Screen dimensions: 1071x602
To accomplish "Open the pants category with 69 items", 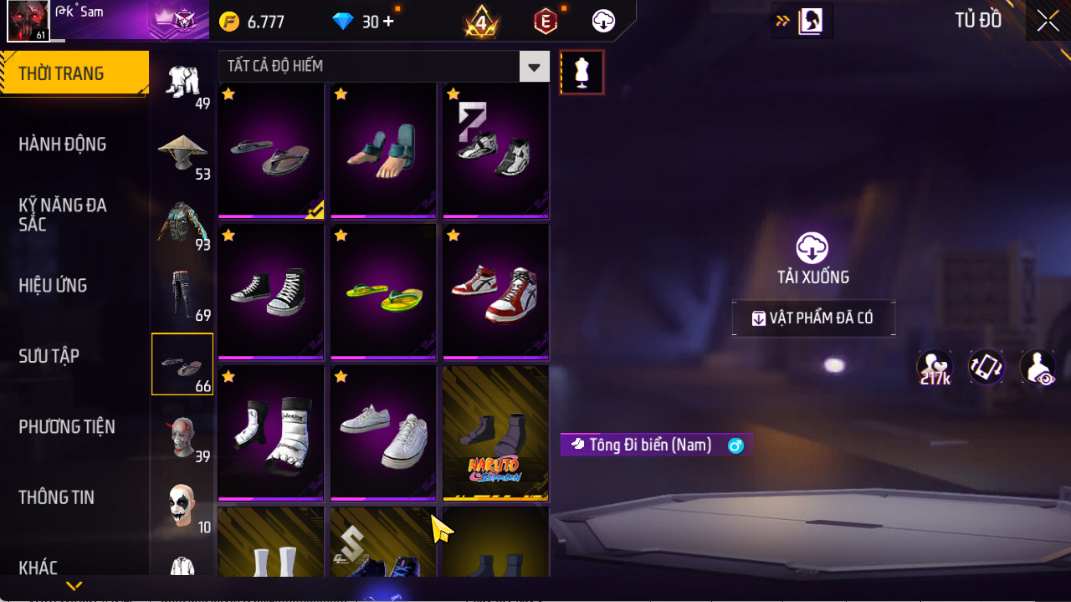I will [x=182, y=294].
